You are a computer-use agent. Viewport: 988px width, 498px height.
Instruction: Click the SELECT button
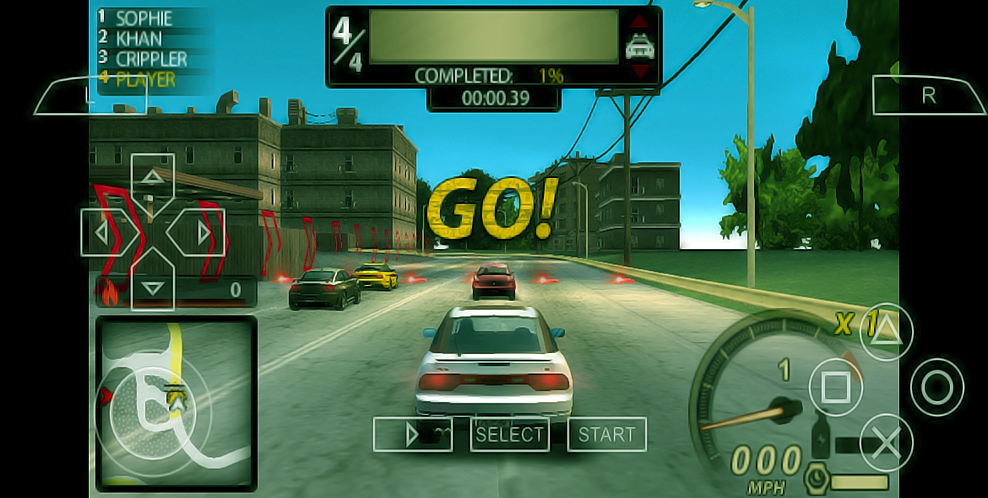coord(510,434)
